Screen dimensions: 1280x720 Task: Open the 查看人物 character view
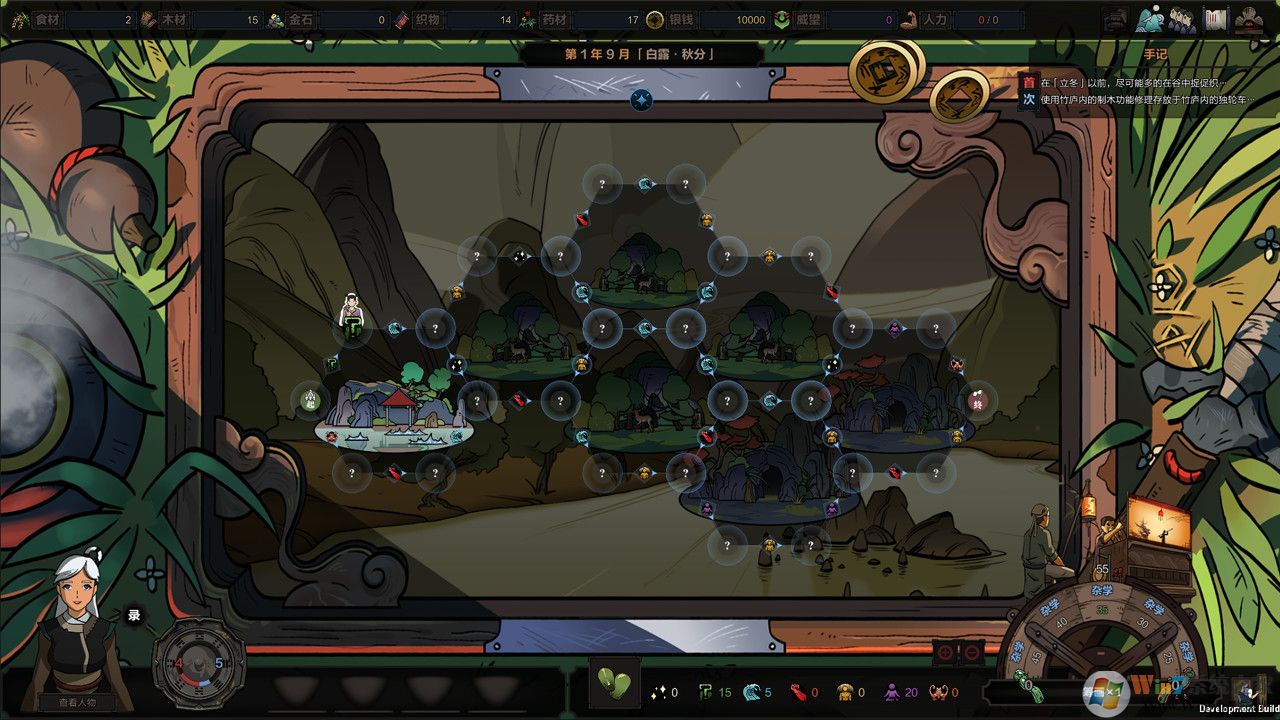(x=69, y=702)
